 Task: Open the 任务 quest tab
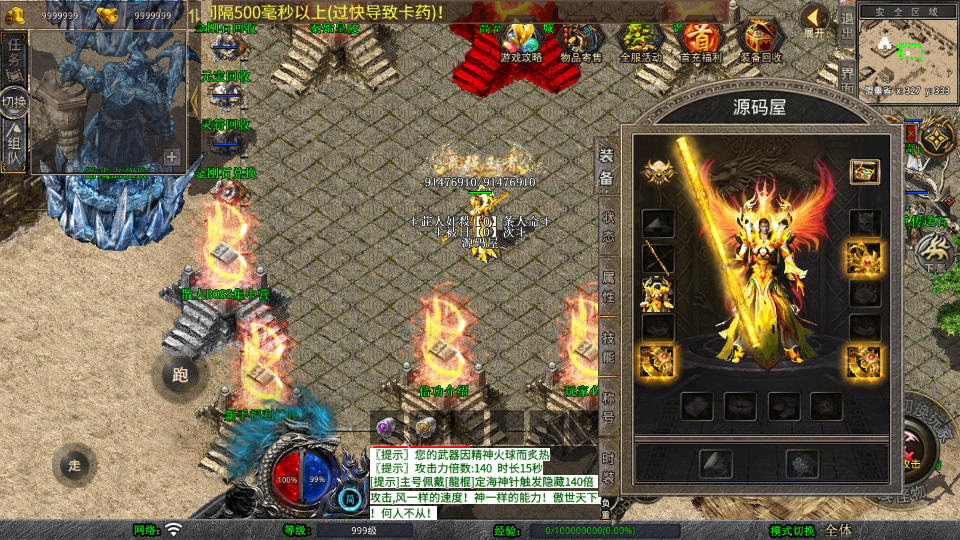tap(15, 55)
